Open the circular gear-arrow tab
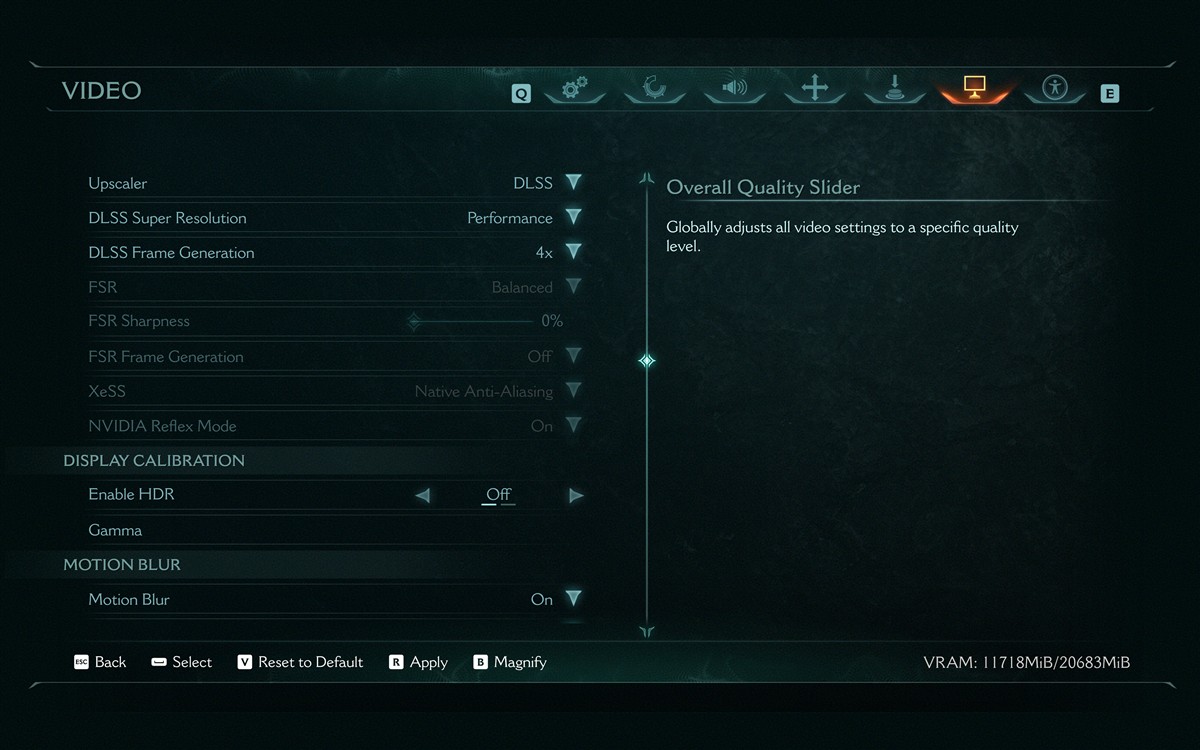Viewport: 1200px width, 750px height. coord(655,88)
